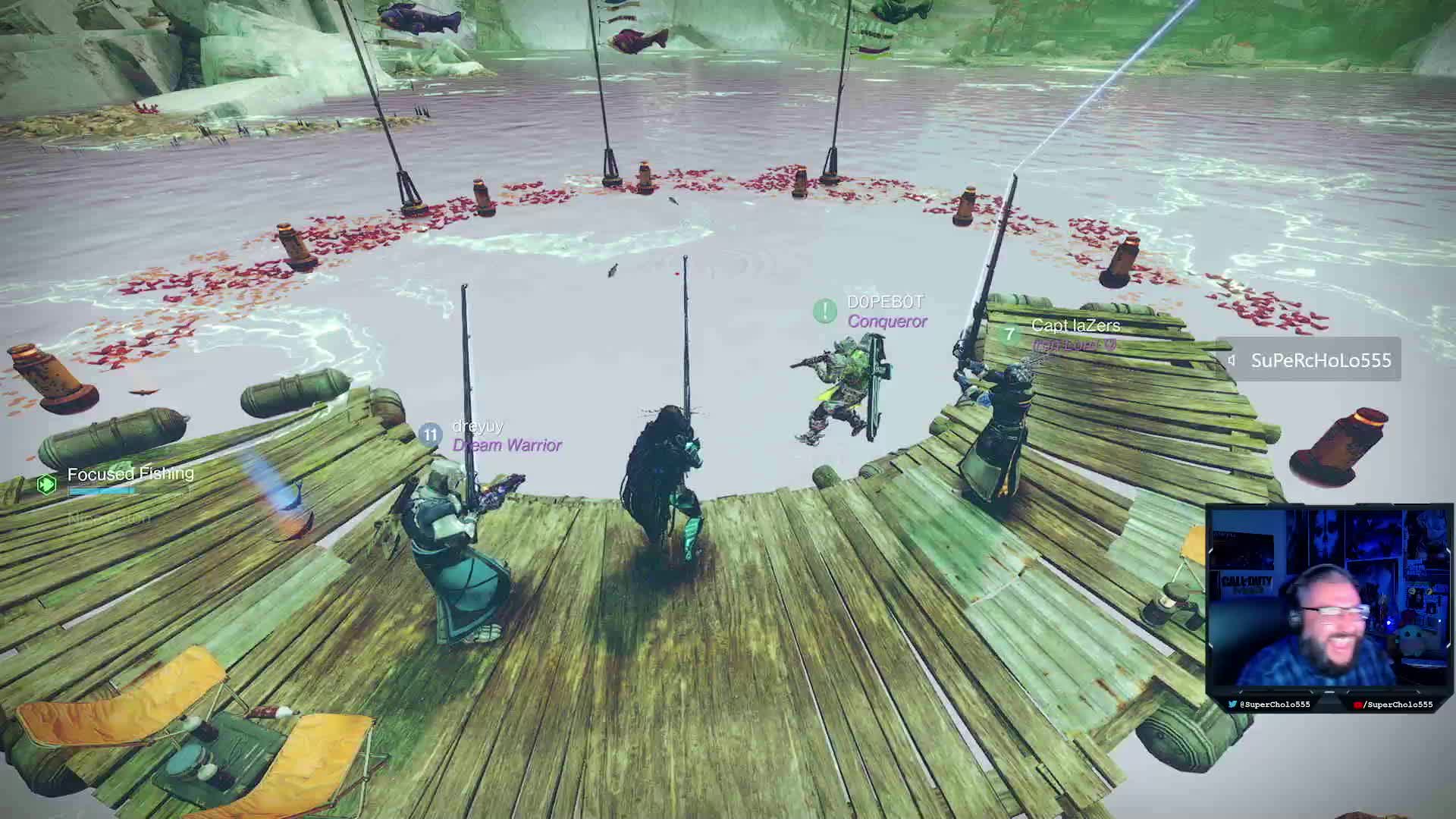Choose the Capt laZers player nameplate

1075,326
